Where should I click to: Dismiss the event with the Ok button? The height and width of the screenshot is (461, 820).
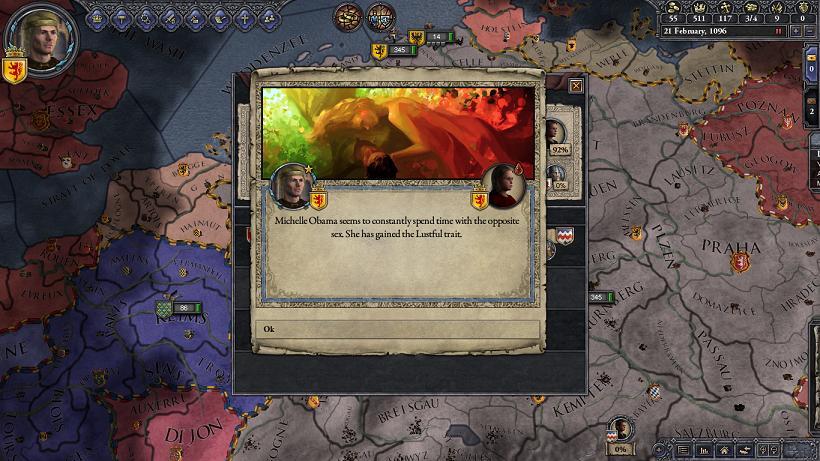pyautogui.click(x=397, y=329)
